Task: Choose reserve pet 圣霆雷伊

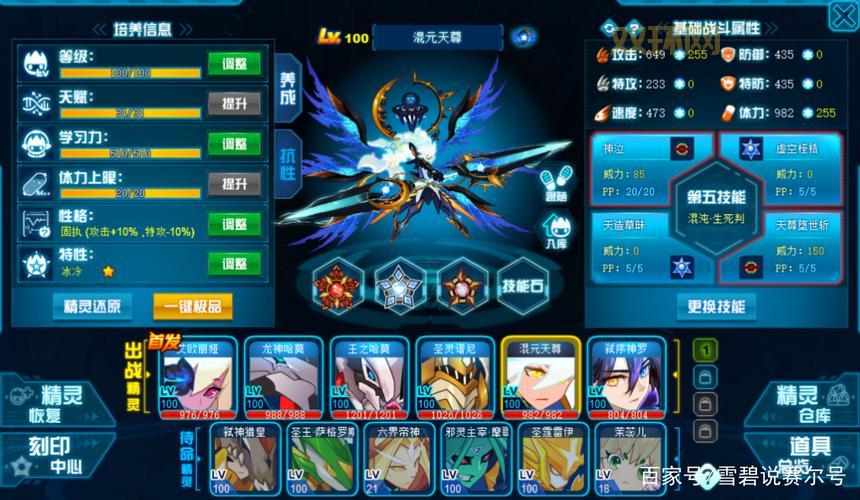Action: click(552, 460)
